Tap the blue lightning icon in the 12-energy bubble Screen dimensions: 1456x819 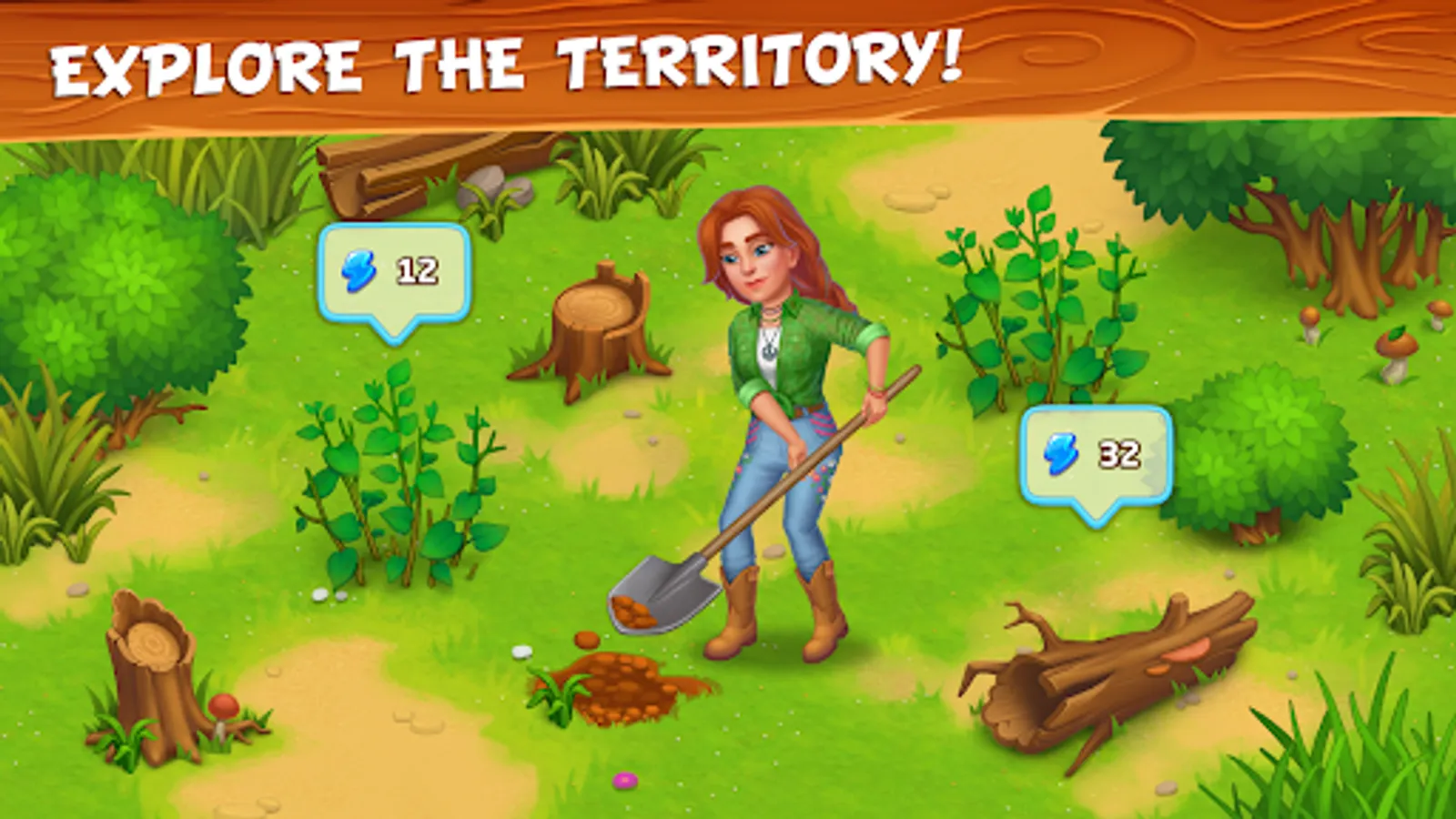(x=360, y=269)
